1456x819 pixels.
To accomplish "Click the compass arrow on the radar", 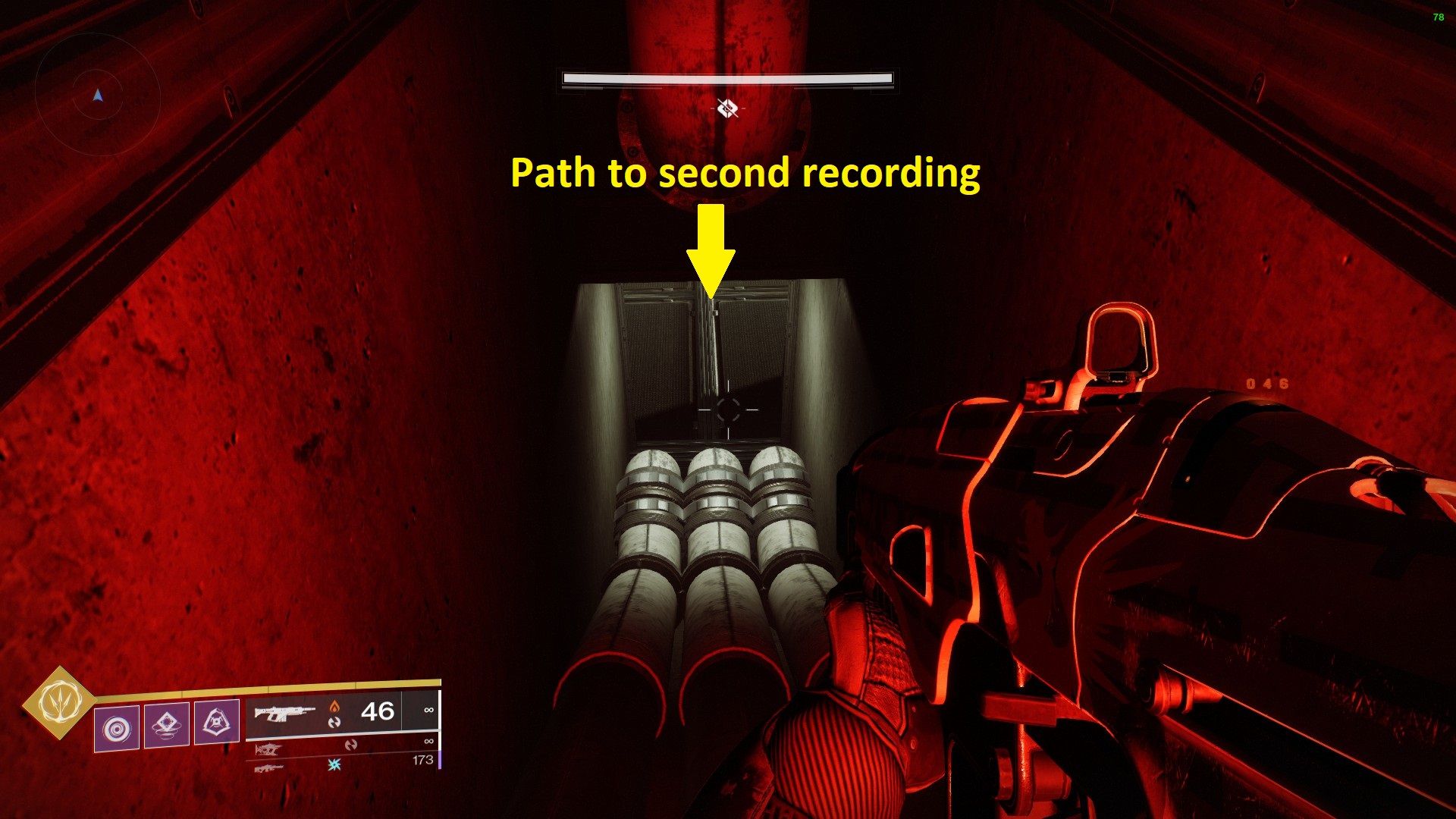I will 97,97.
